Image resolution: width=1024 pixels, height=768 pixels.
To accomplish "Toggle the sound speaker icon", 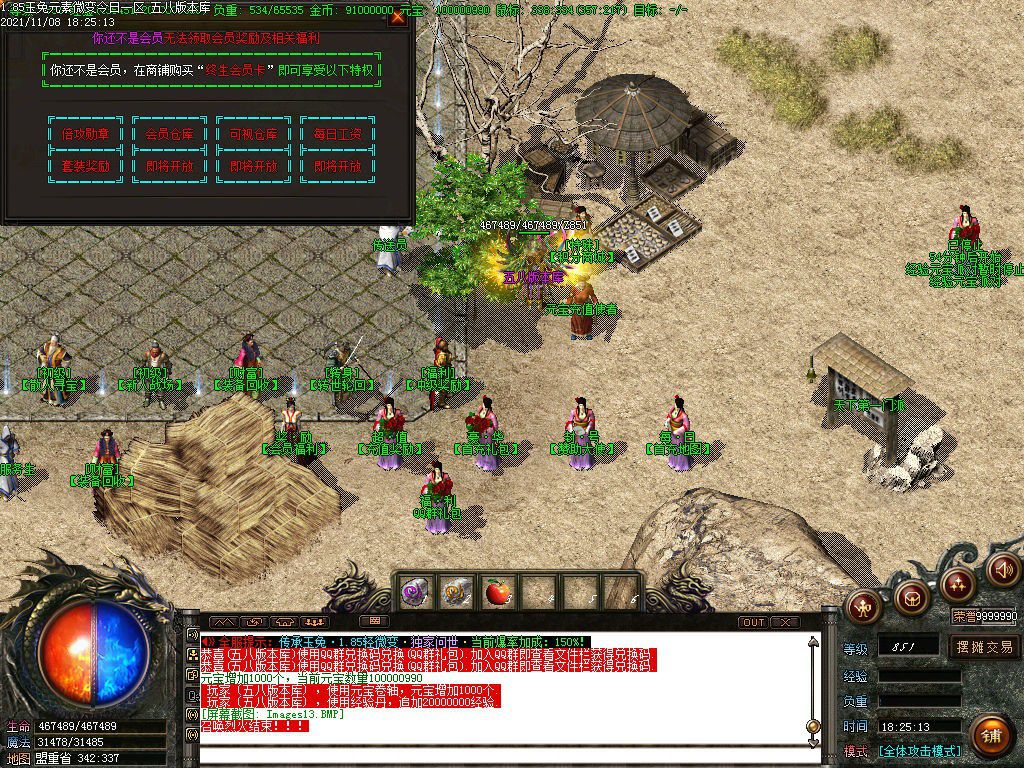I will click(1003, 569).
